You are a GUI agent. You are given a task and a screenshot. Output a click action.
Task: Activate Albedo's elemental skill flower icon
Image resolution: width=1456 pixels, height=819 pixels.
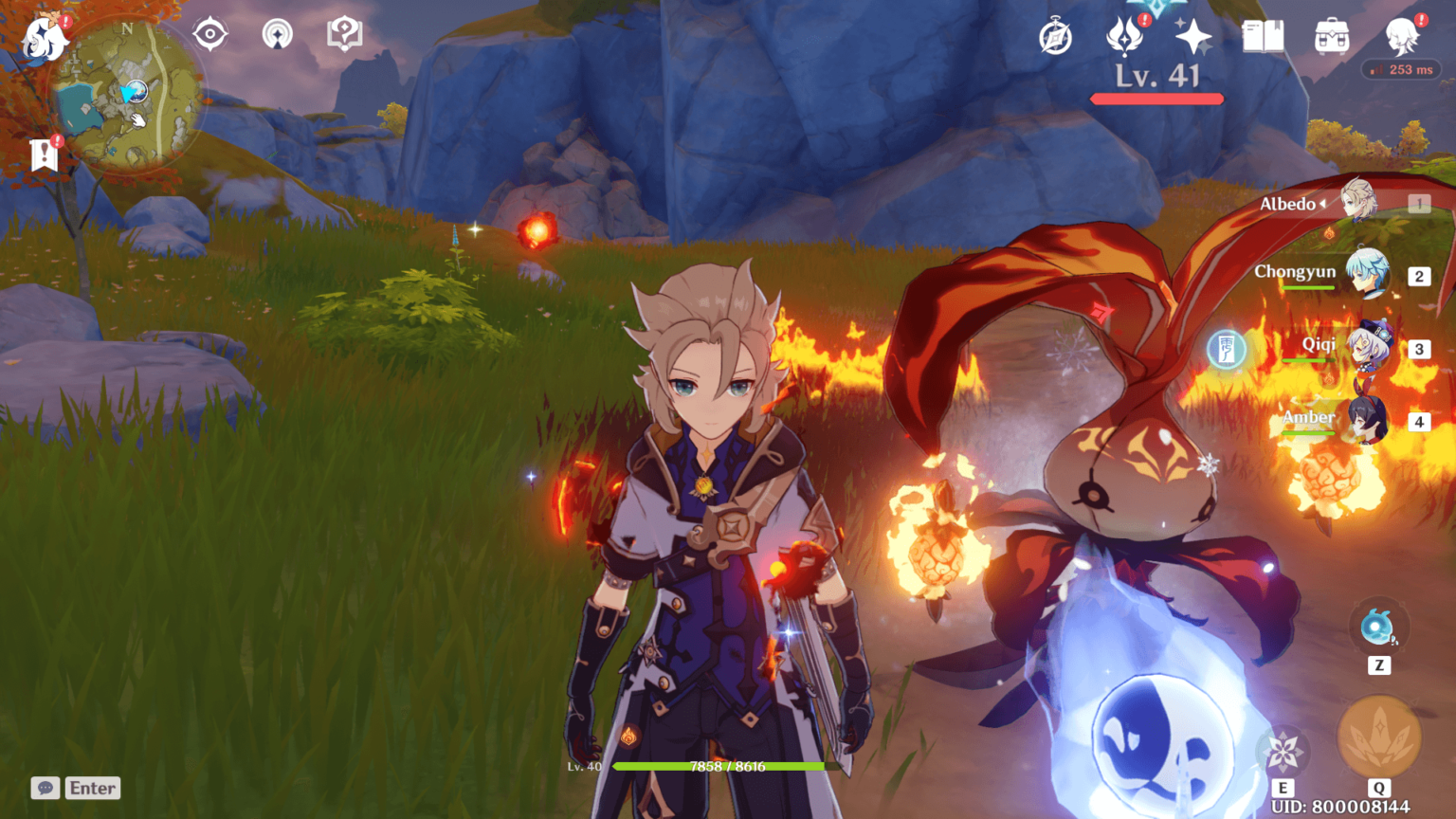1283,753
